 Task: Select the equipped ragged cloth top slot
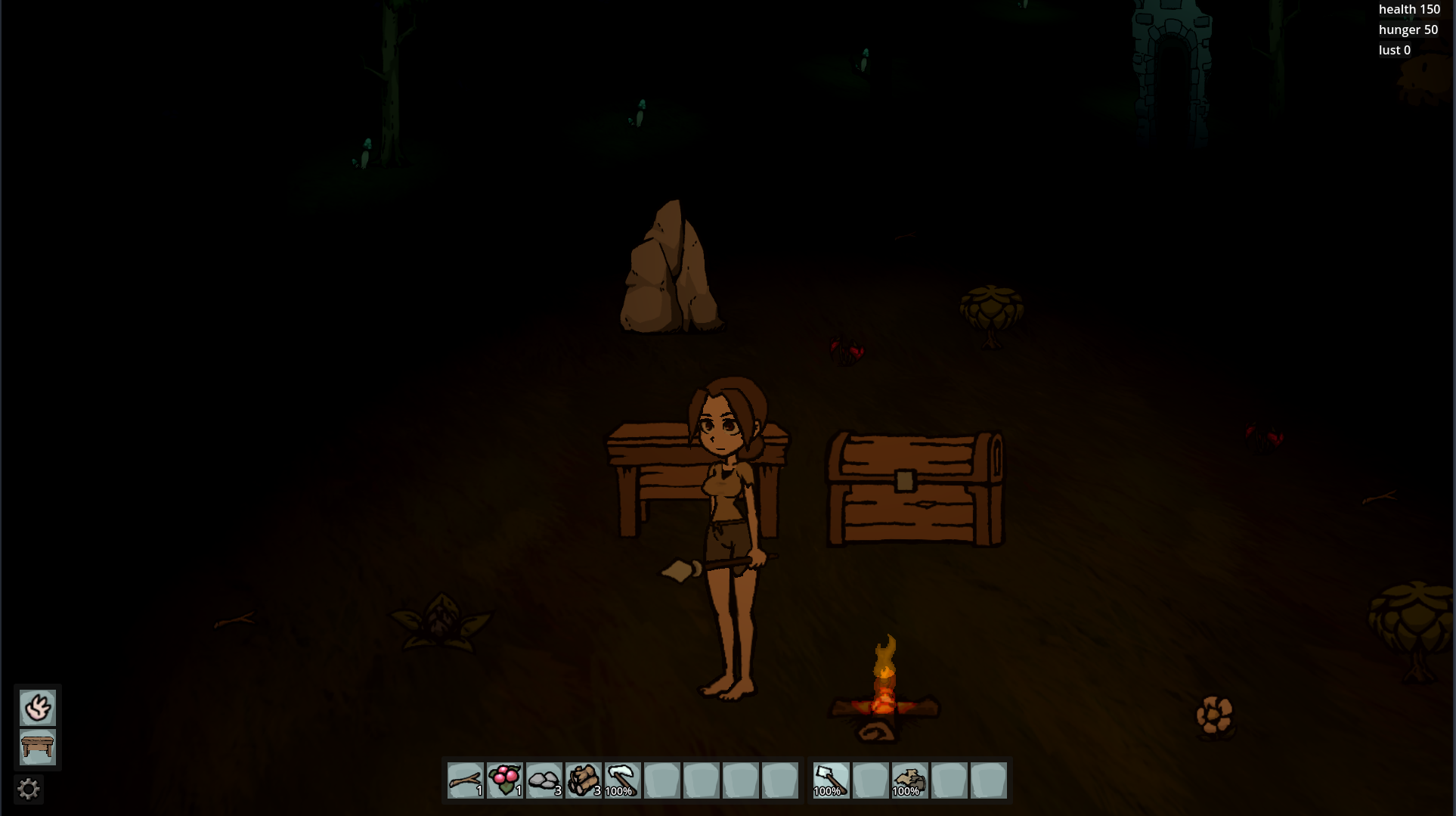tap(909, 780)
